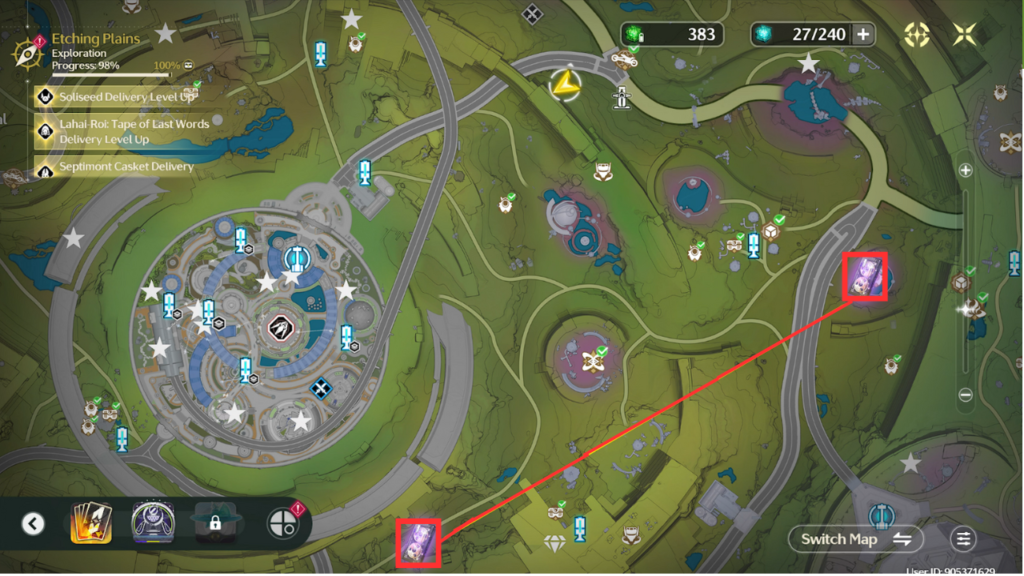Open the segmented circle icon with red alert

click(284, 523)
